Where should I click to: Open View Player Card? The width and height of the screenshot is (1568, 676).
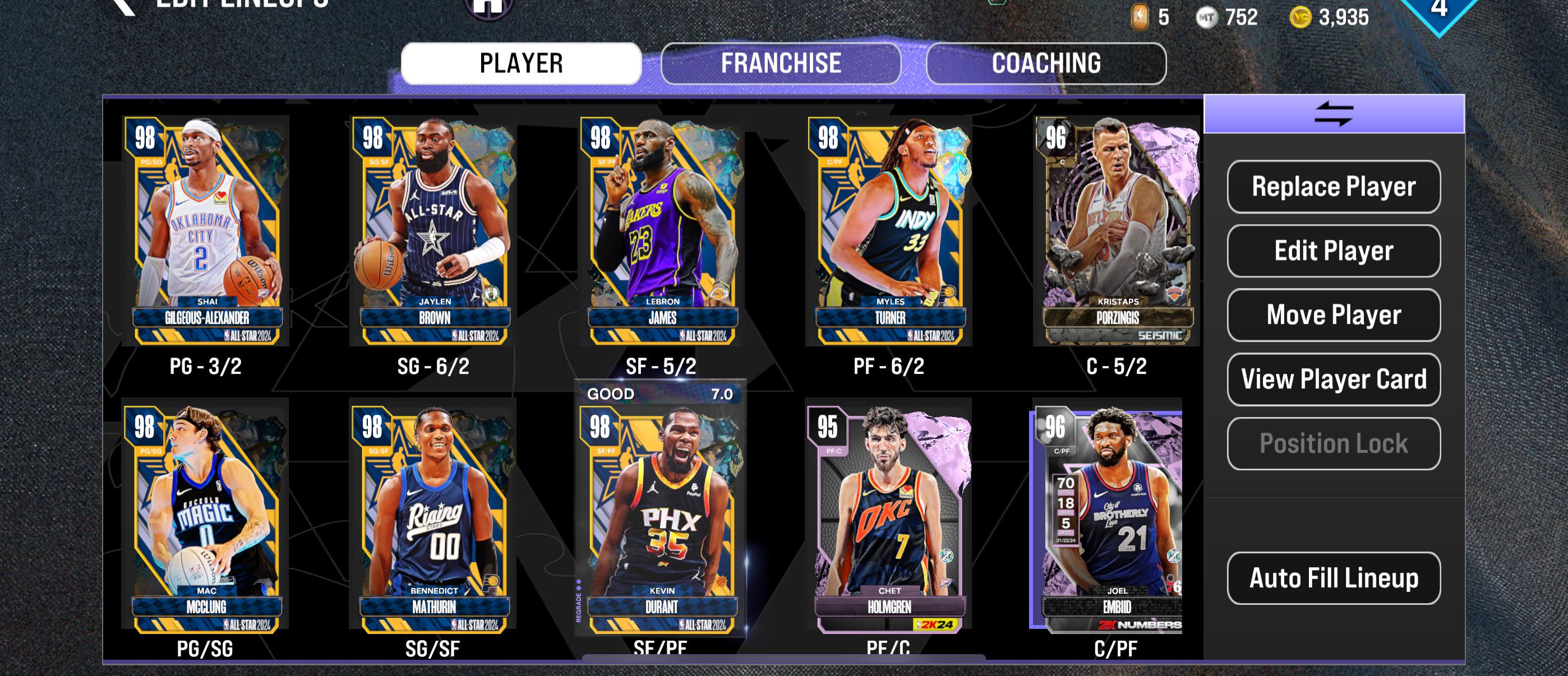1333,379
